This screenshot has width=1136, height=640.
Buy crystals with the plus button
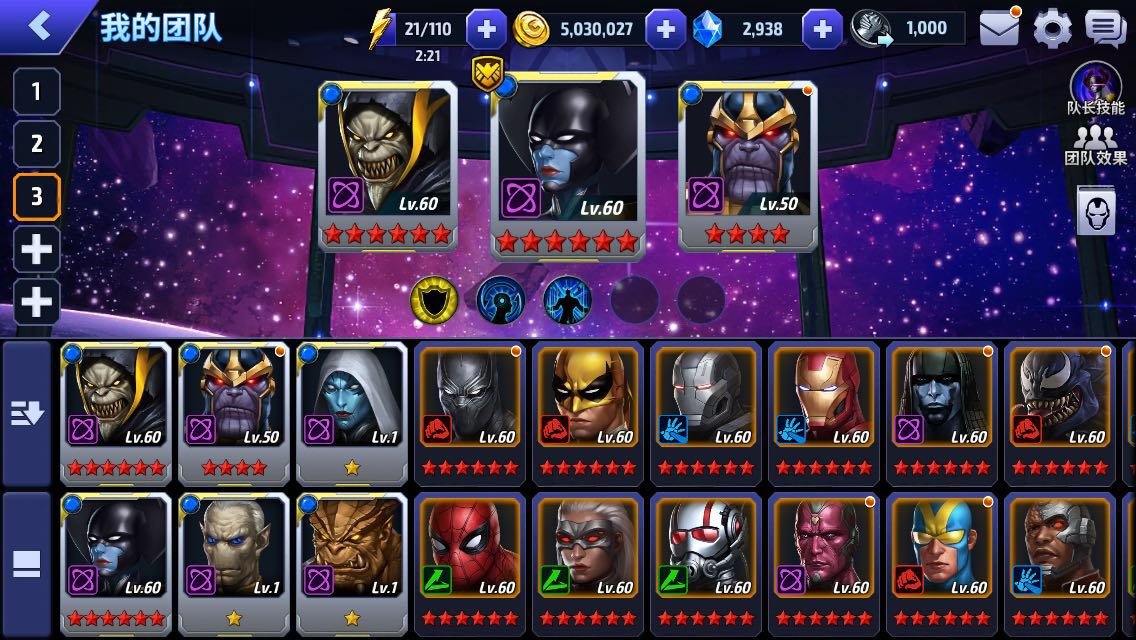pos(822,29)
